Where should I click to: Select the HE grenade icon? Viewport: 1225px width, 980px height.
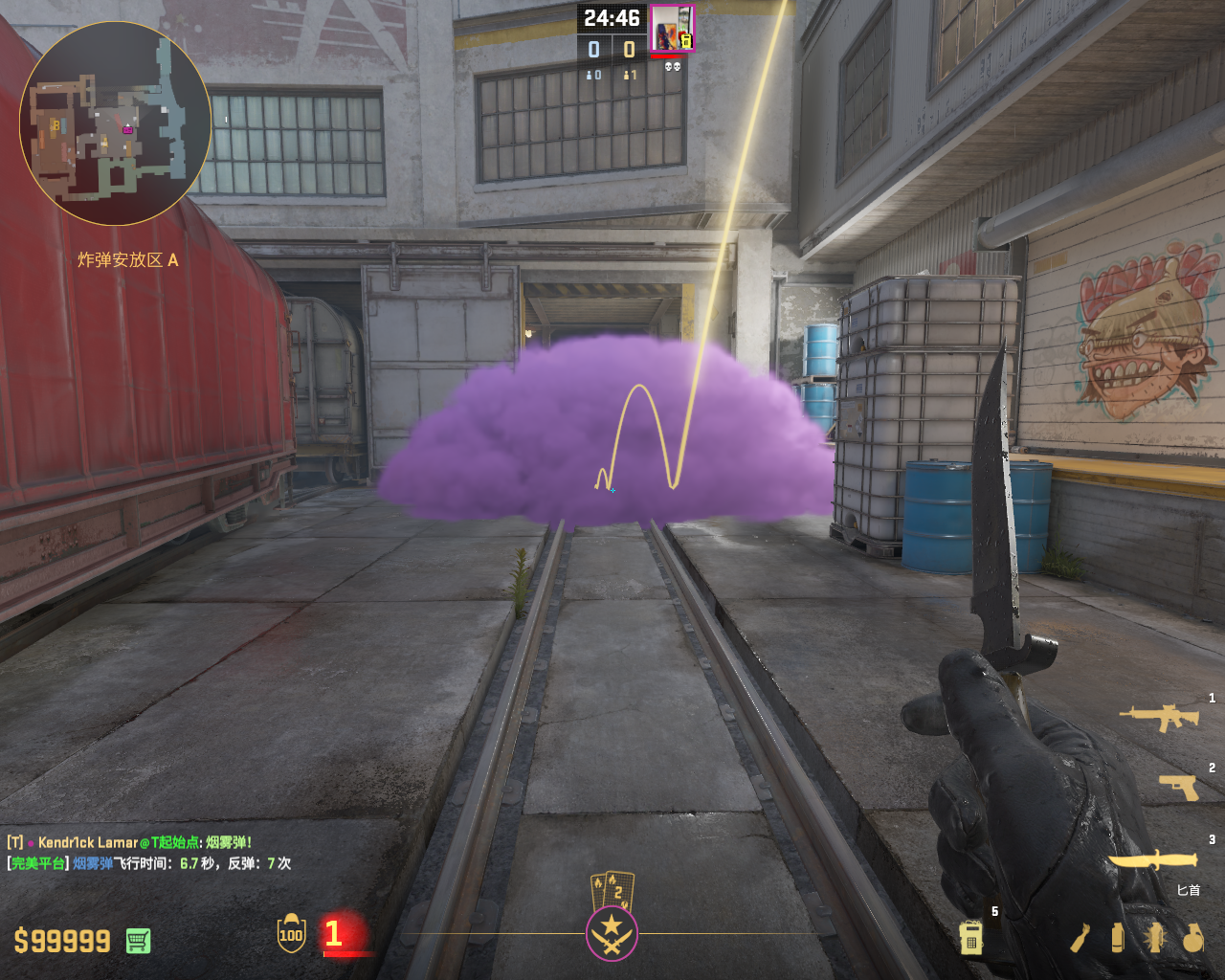1192,938
